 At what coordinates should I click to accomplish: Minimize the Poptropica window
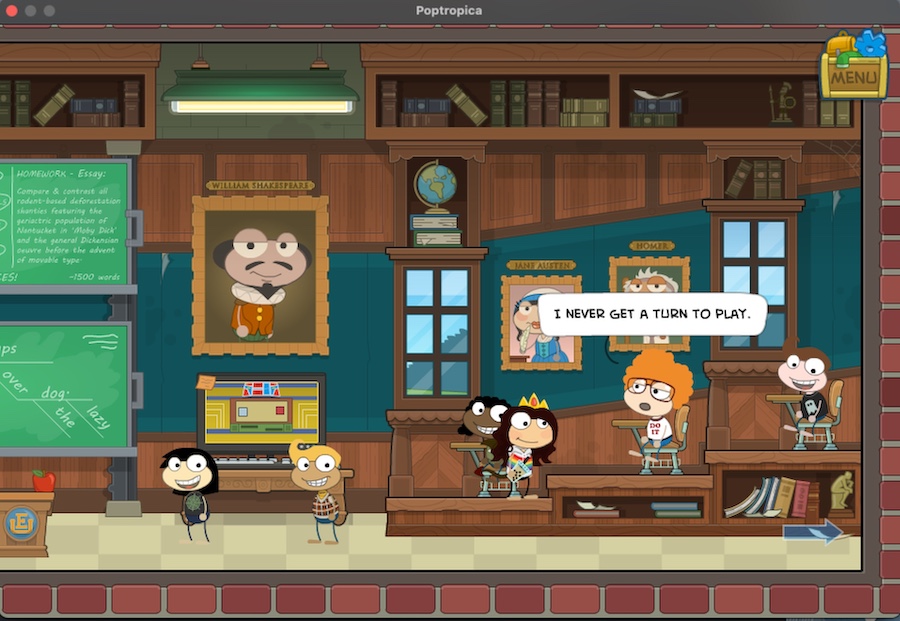(x=30, y=10)
